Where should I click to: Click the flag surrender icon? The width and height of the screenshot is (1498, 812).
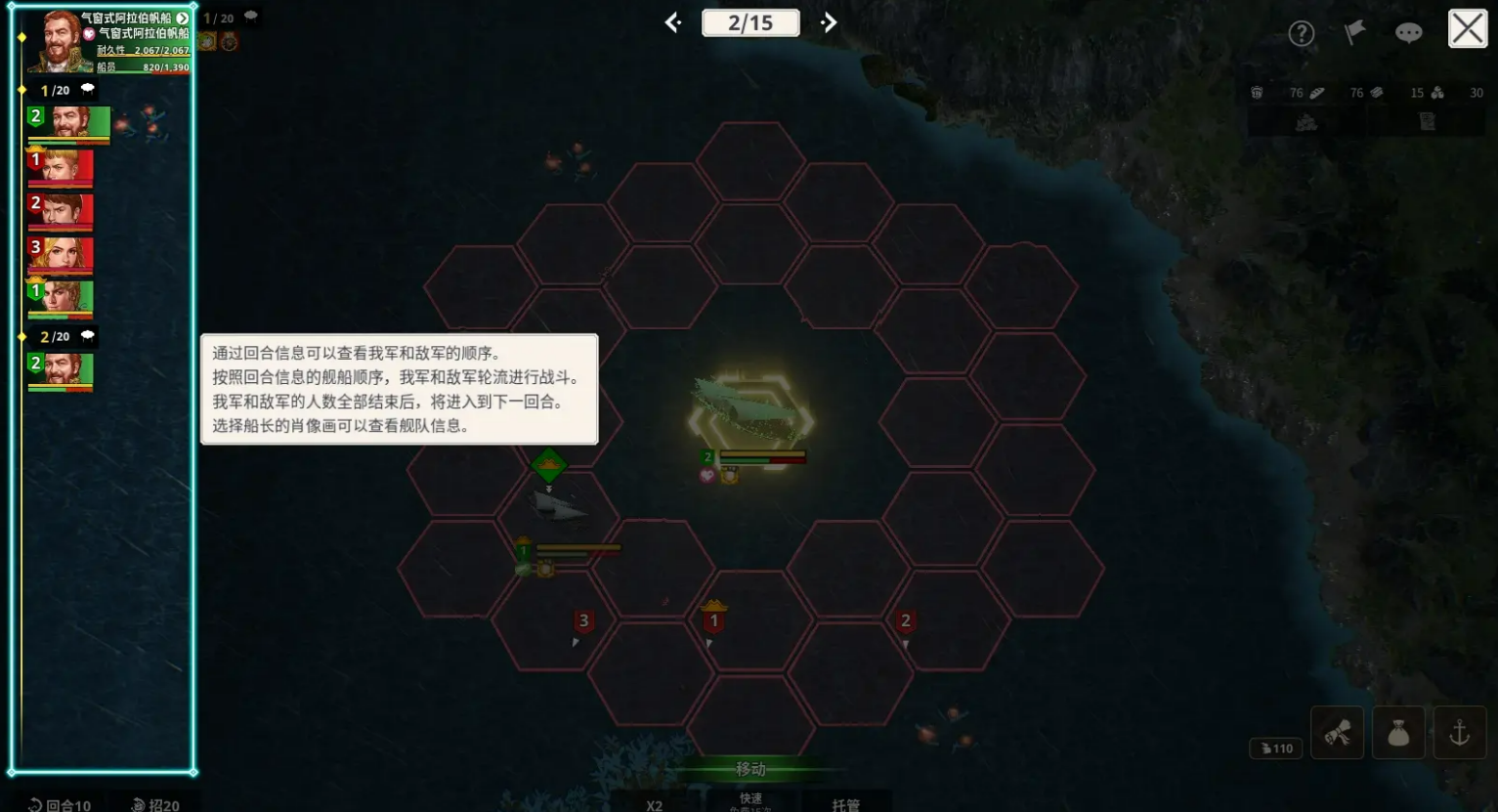click(x=1354, y=31)
